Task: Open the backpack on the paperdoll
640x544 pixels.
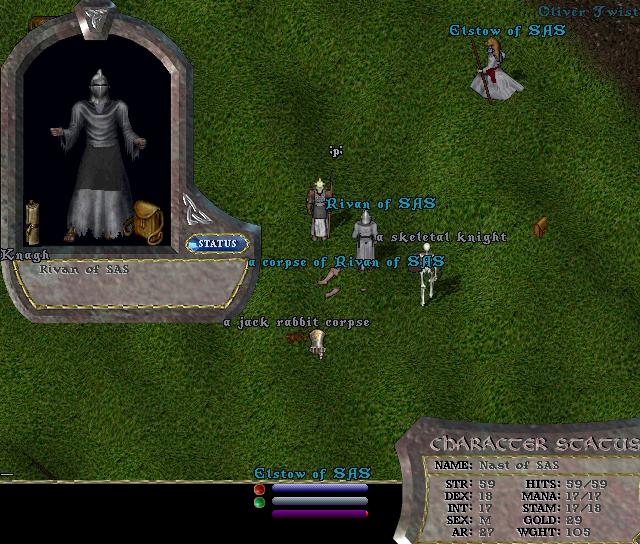Action: [148, 221]
